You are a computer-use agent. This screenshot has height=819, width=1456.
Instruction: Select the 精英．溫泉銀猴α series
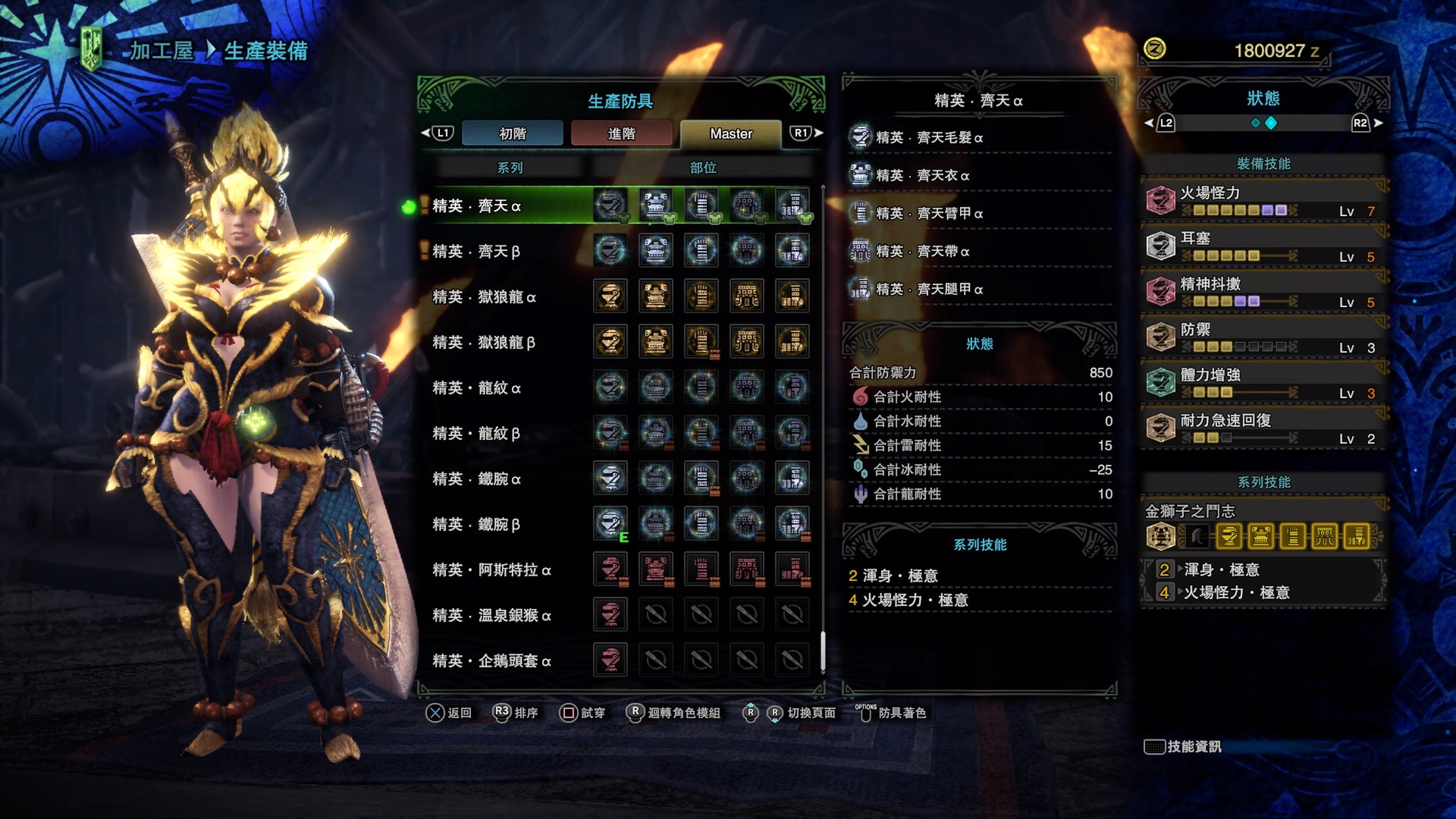[x=491, y=616]
